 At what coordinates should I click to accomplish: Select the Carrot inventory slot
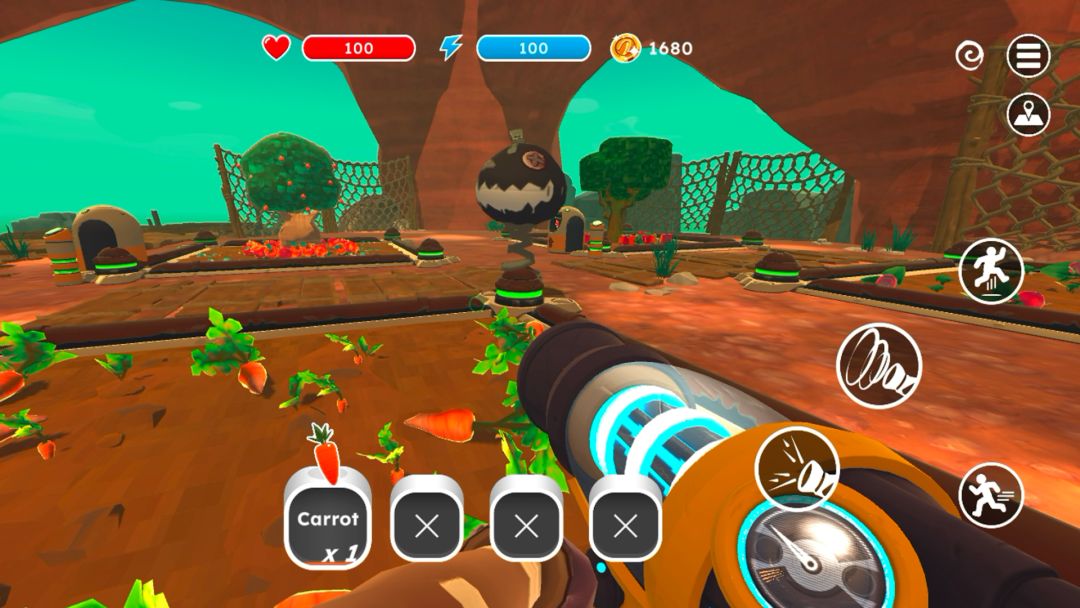pos(327,520)
